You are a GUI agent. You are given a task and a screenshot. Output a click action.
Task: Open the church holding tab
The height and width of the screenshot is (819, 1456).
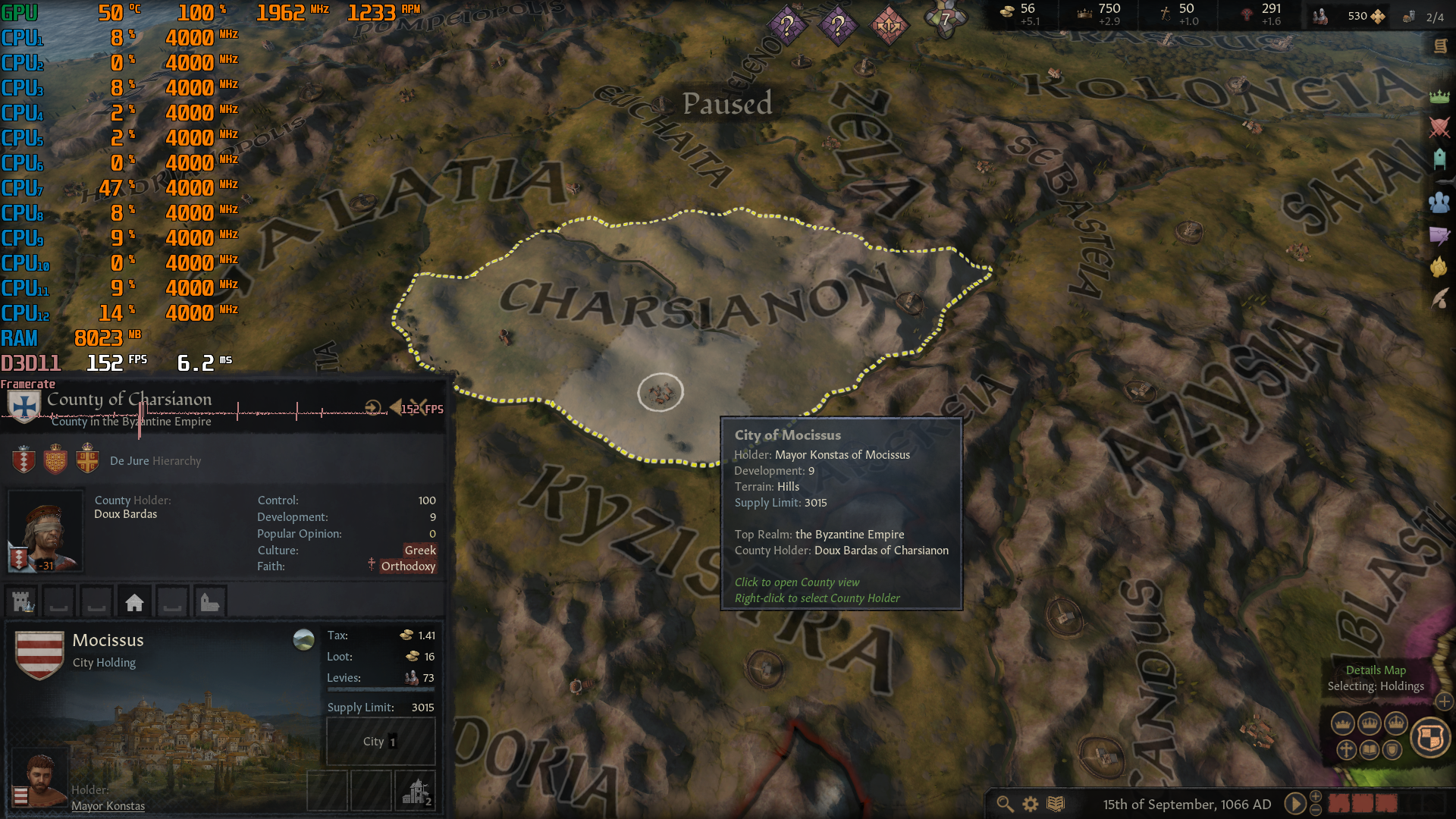[x=209, y=603]
